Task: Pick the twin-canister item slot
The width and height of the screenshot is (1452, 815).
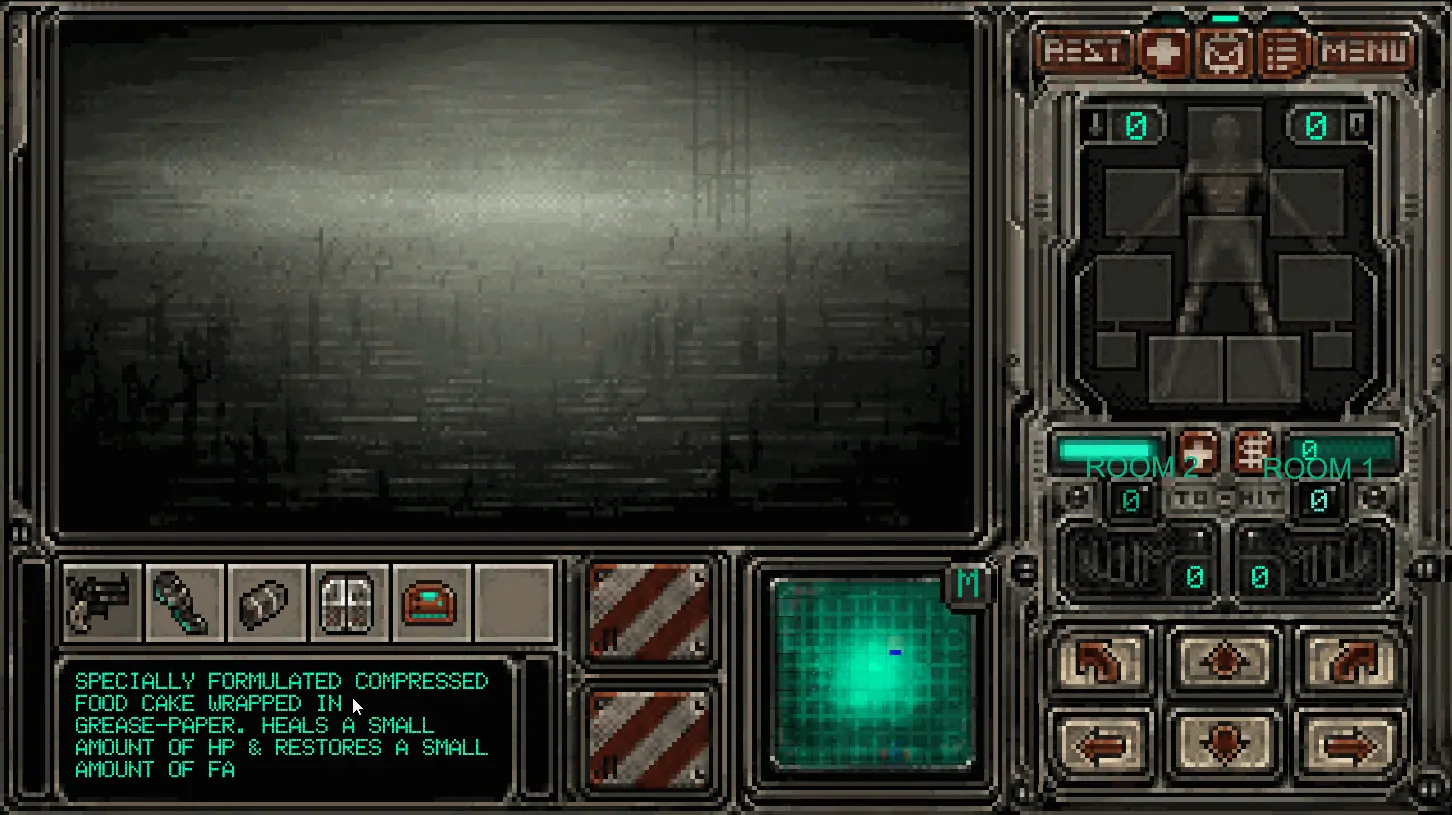Action: [348, 602]
